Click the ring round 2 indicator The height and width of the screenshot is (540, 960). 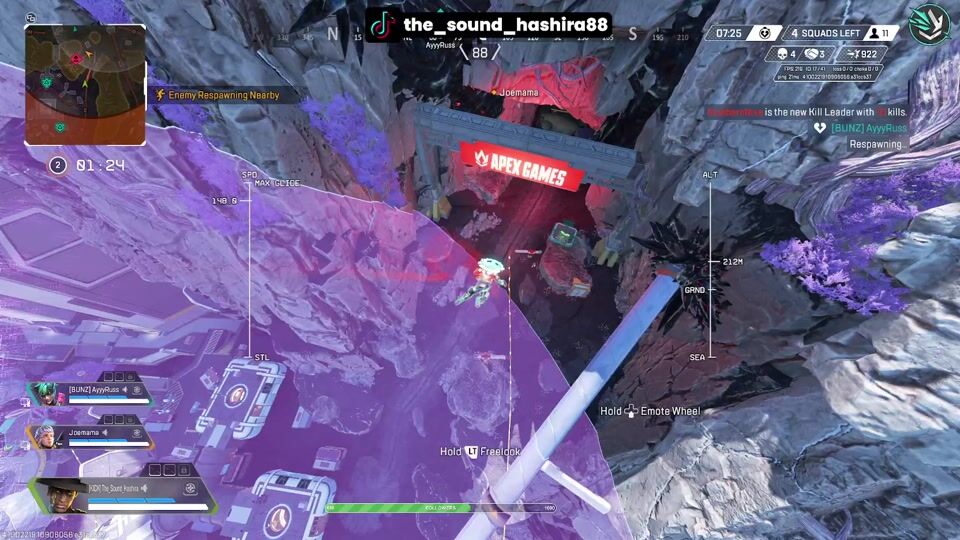tap(58, 165)
